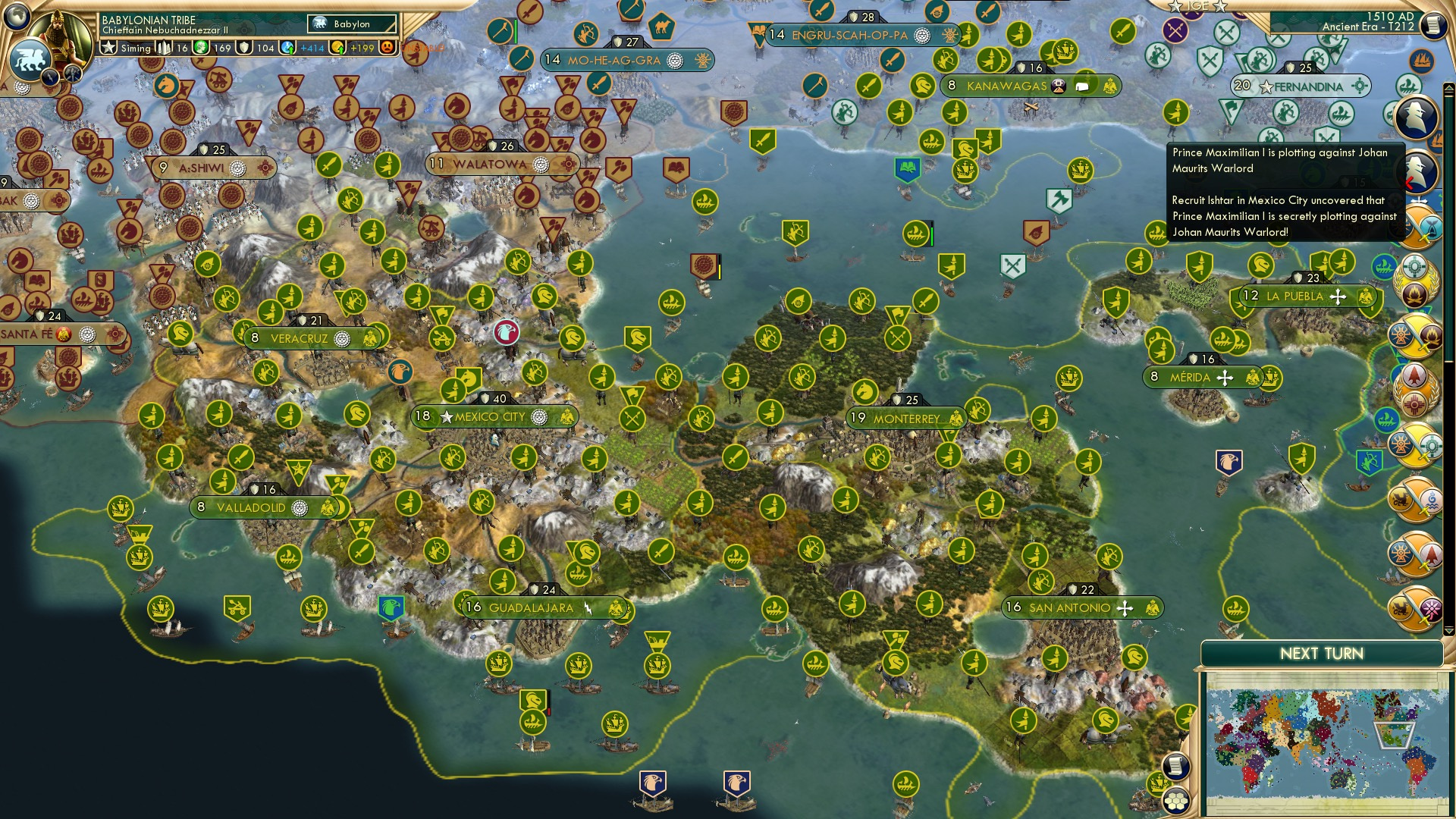The image size is (1456, 819).
Task: Click the culture coin icon showing 169
Action: point(202,48)
